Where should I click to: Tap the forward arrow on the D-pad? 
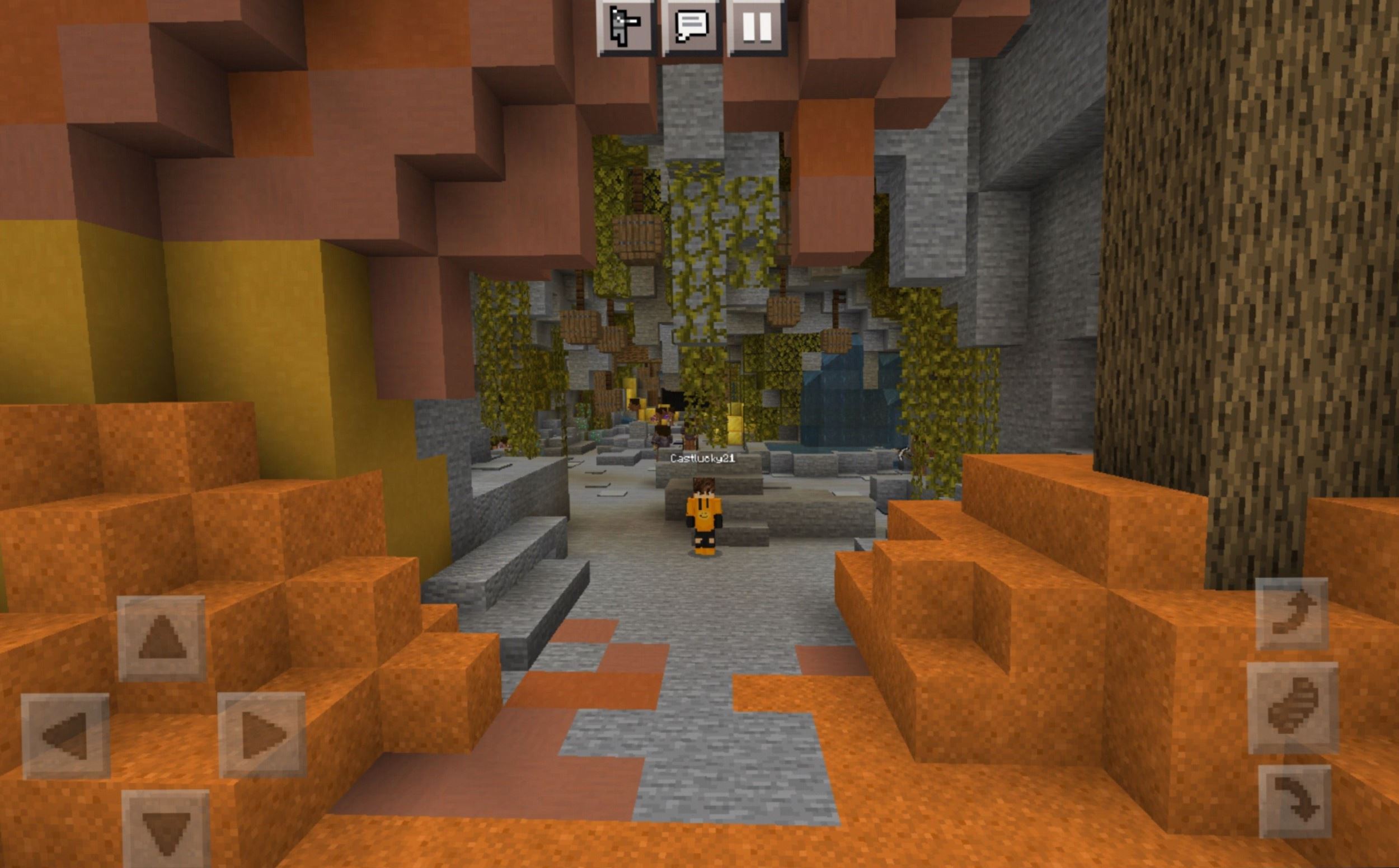point(161,638)
